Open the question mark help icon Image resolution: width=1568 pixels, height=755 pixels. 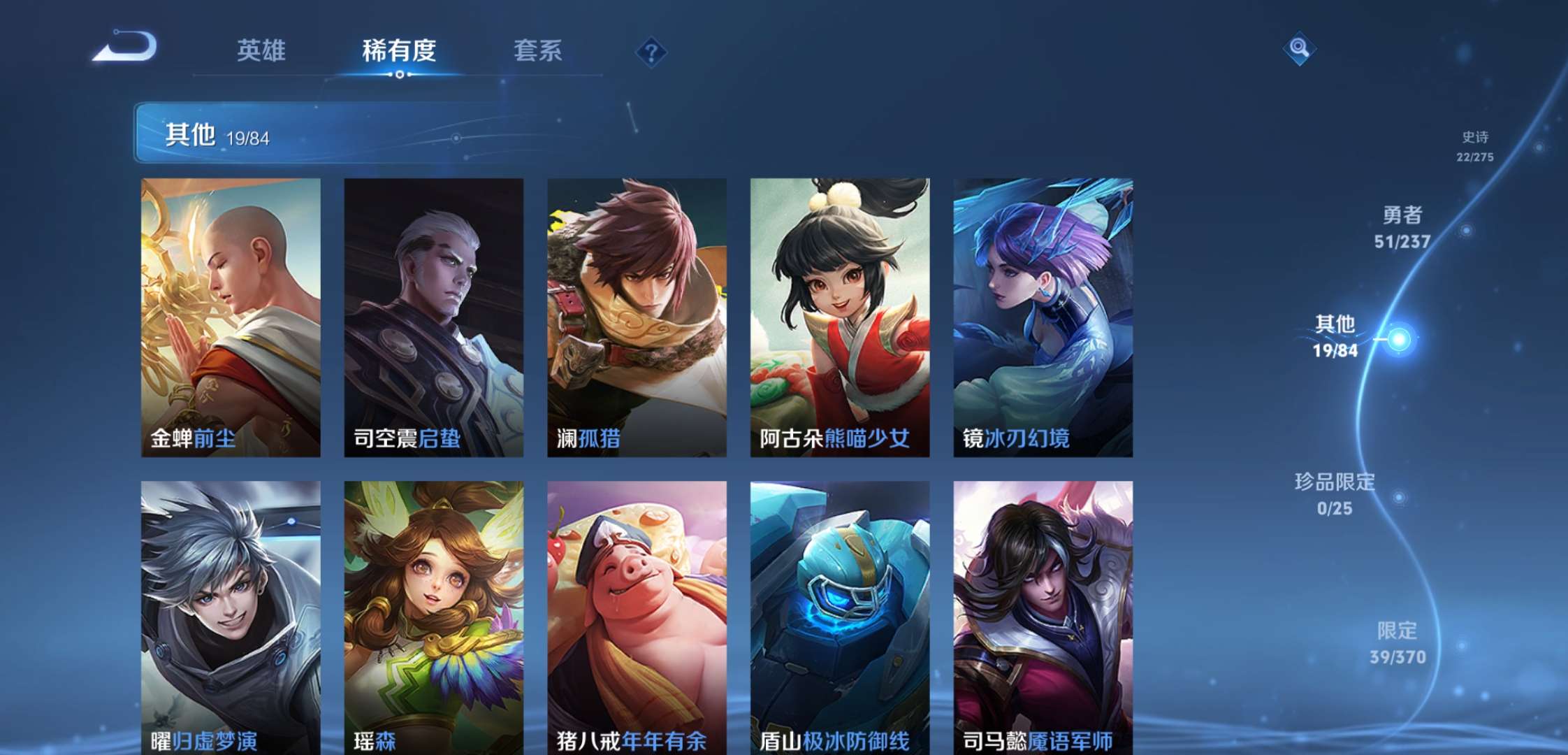point(651,52)
